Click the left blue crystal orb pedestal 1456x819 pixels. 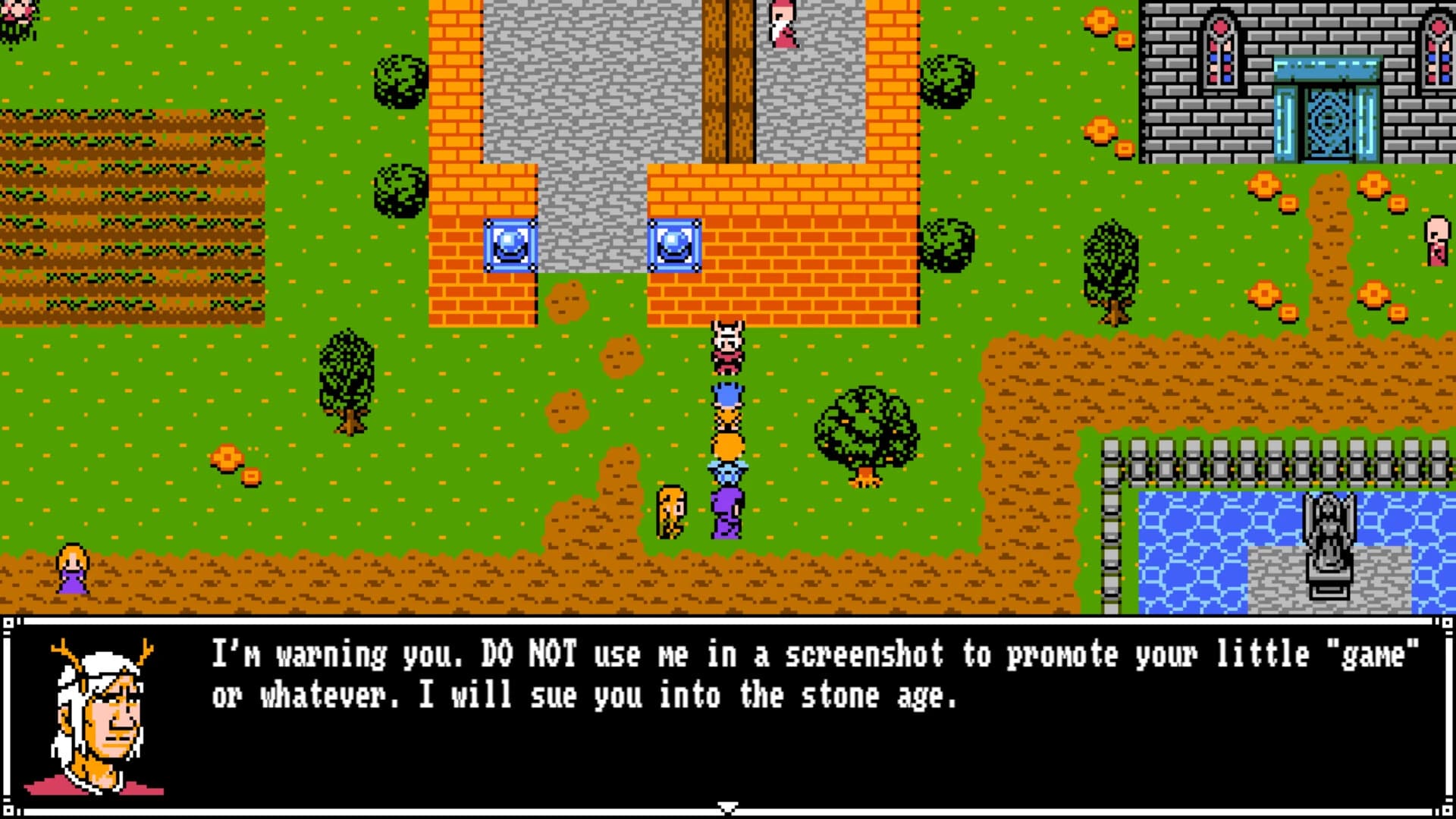click(x=510, y=244)
